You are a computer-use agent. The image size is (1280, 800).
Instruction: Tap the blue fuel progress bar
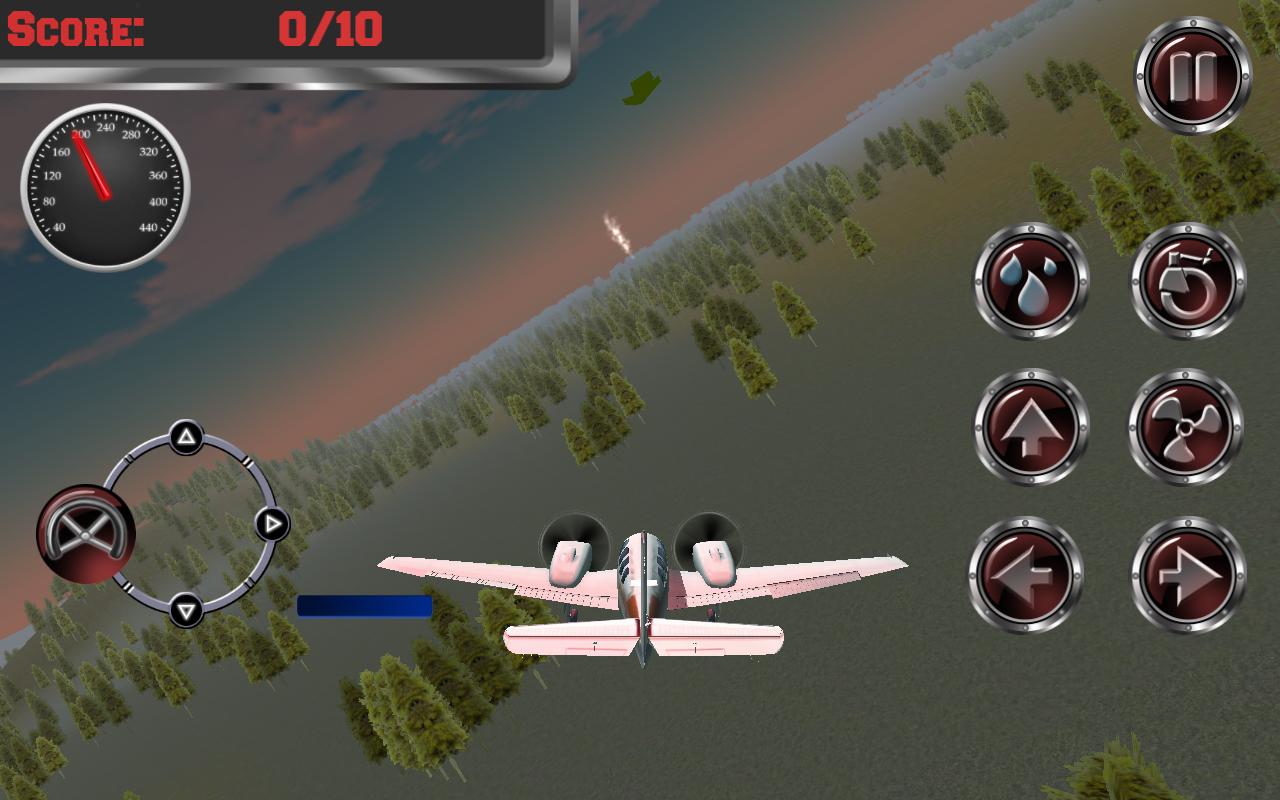(364, 604)
